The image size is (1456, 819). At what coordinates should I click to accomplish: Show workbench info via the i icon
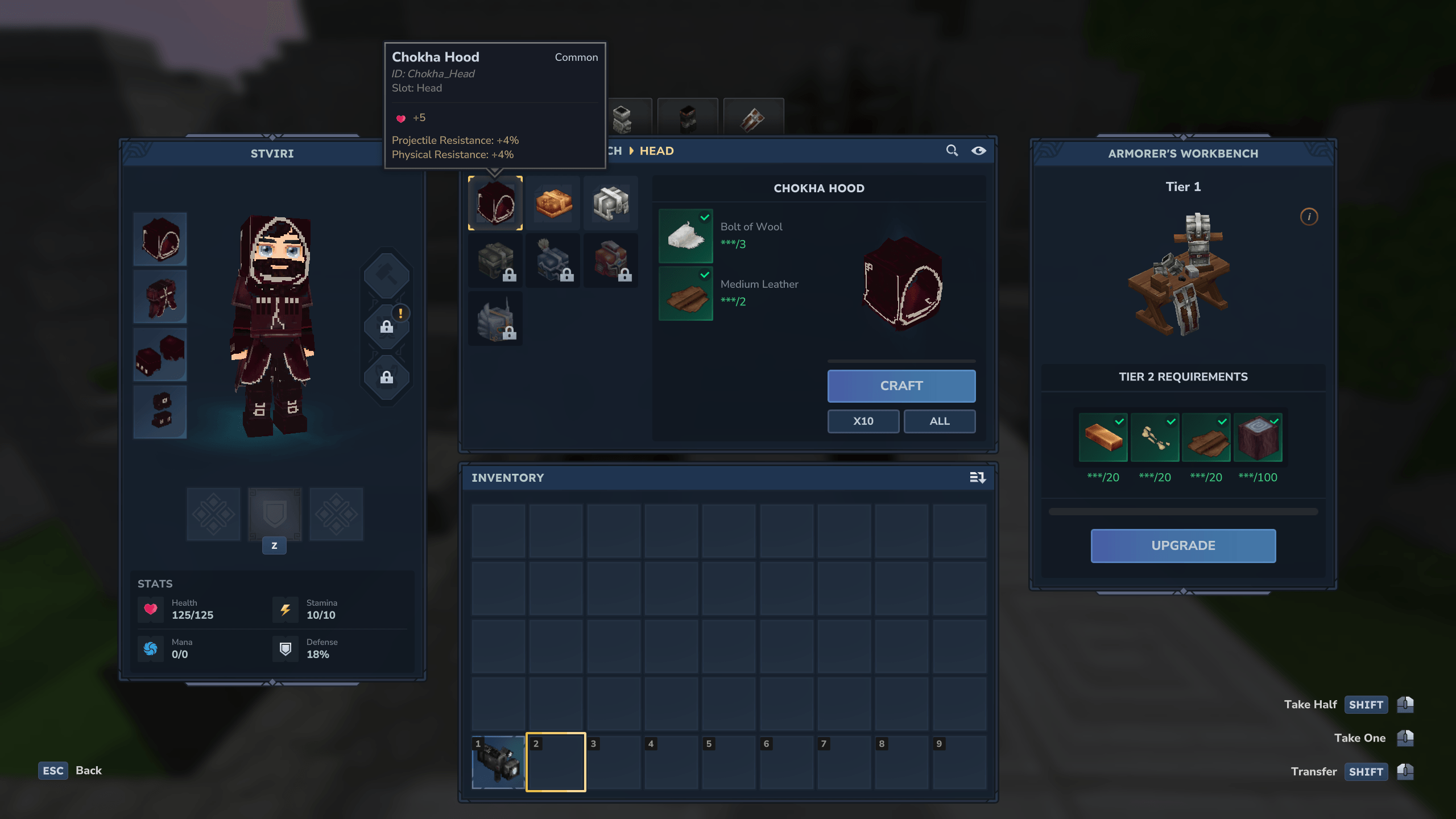(1309, 217)
